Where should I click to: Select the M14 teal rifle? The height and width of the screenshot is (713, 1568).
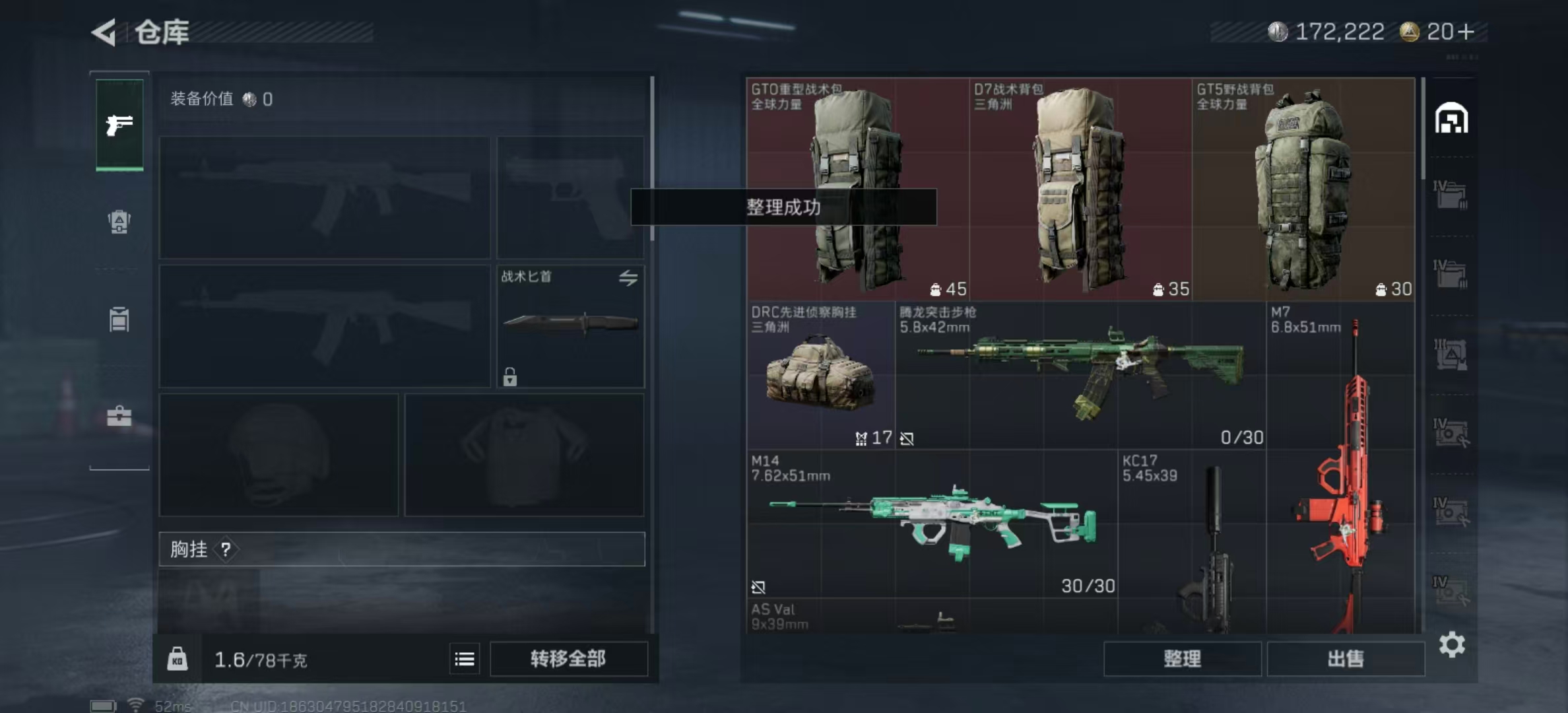(x=932, y=524)
